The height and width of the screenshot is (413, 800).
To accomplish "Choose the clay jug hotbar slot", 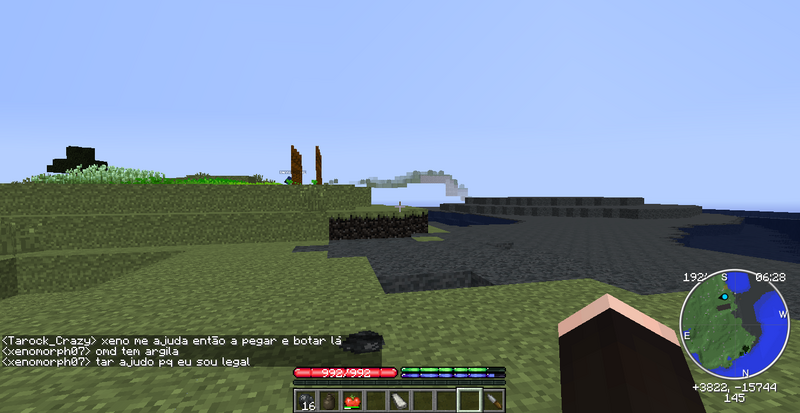I will 328,400.
